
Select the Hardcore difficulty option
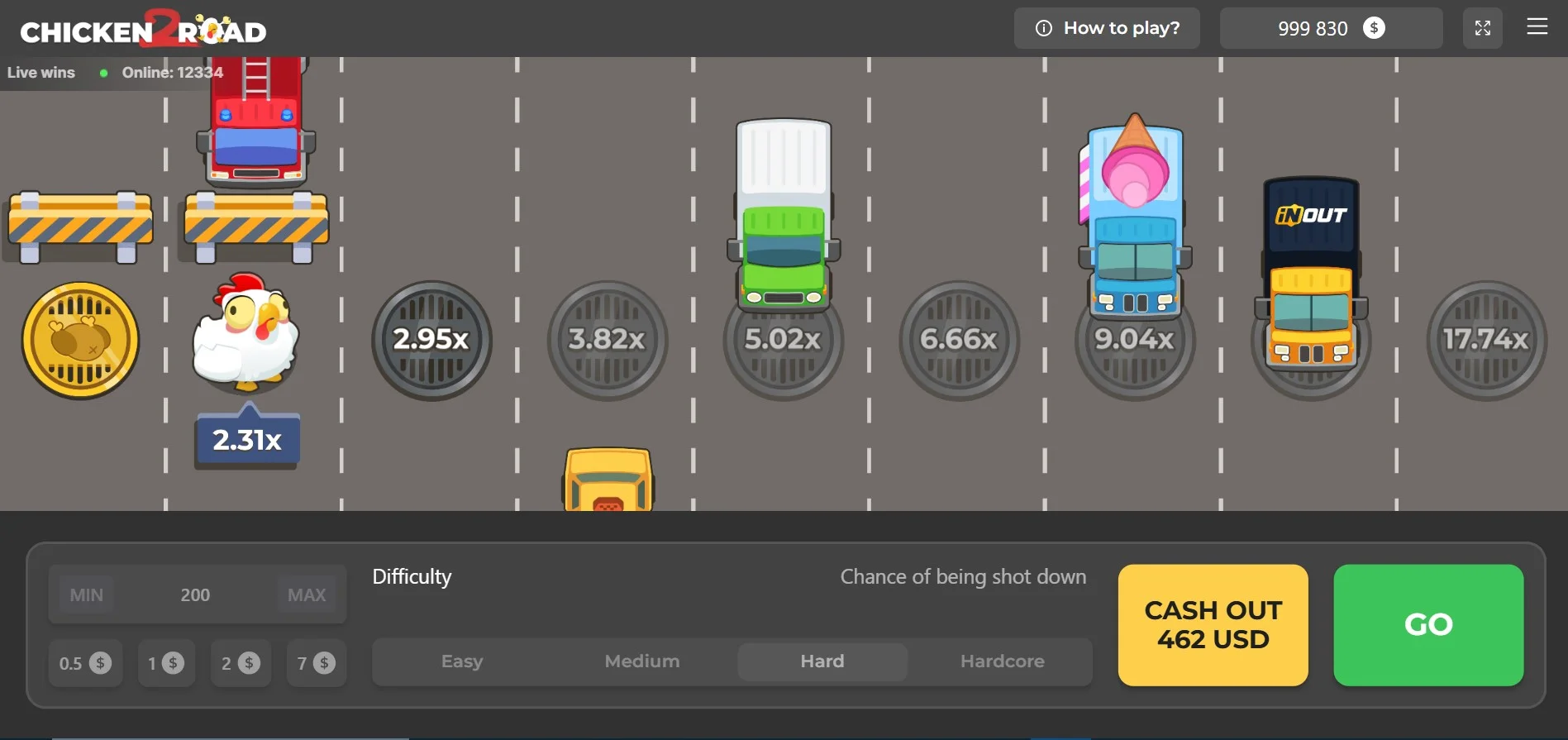pos(1002,661)
